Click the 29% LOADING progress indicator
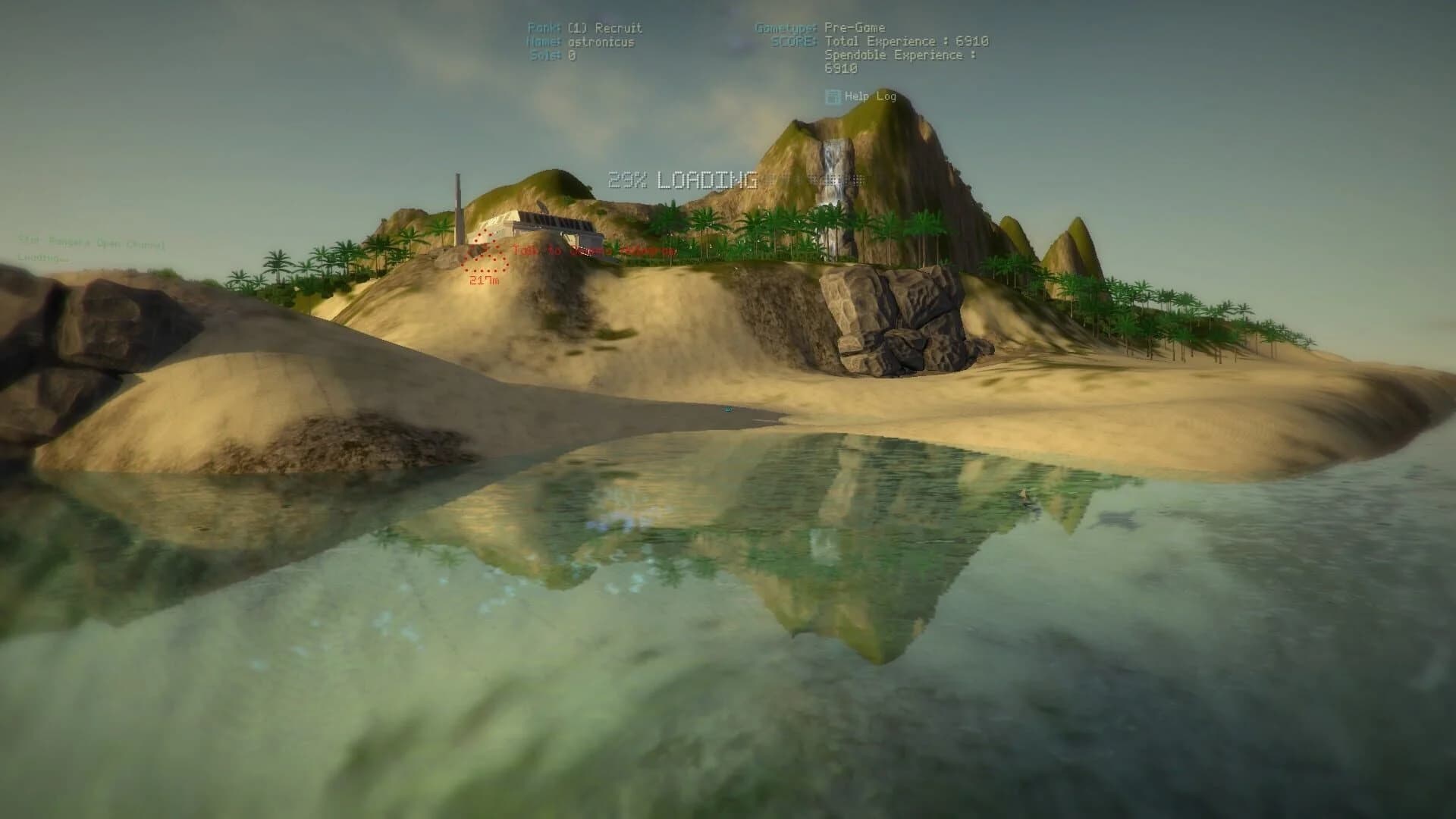1456x819 pixels. click(682, 180)
